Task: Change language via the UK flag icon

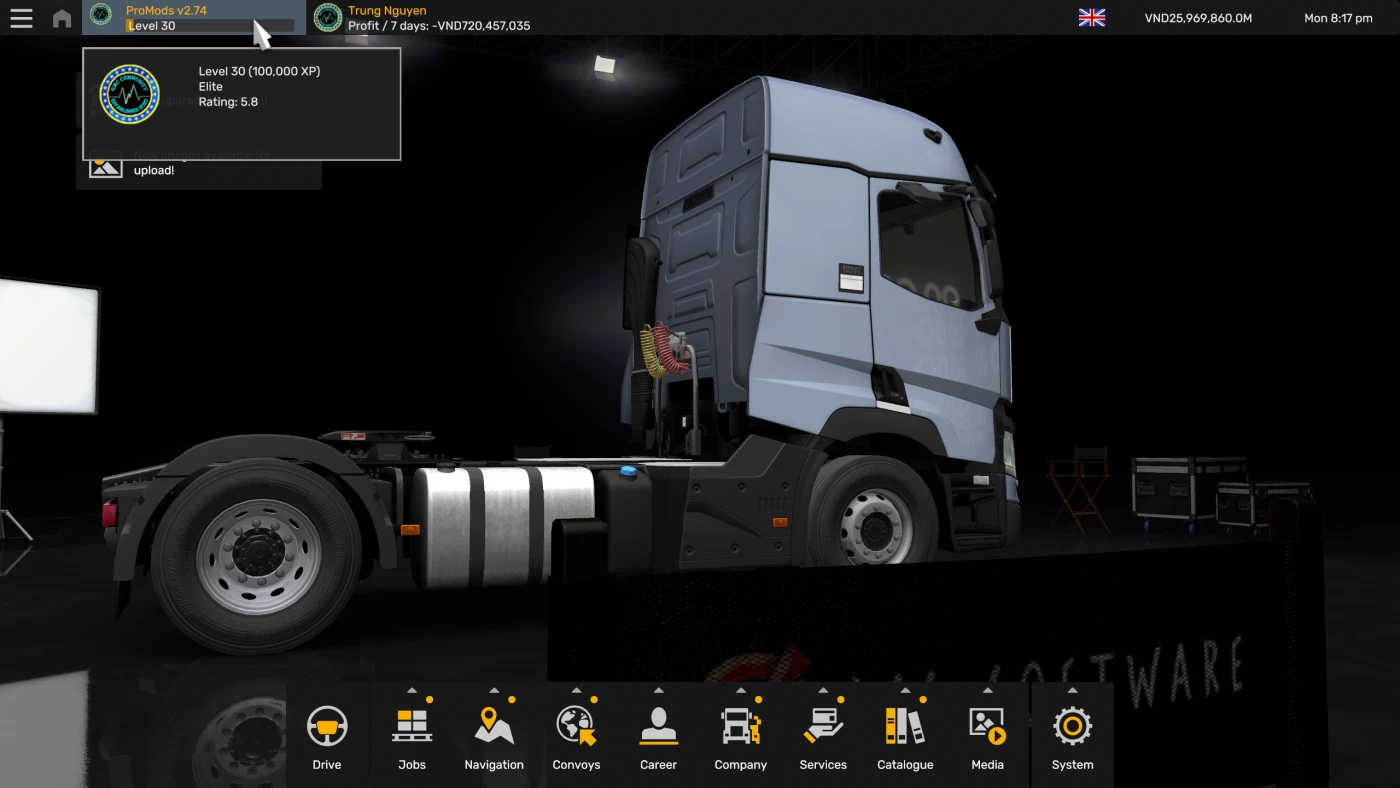Action: point(1091,17)
